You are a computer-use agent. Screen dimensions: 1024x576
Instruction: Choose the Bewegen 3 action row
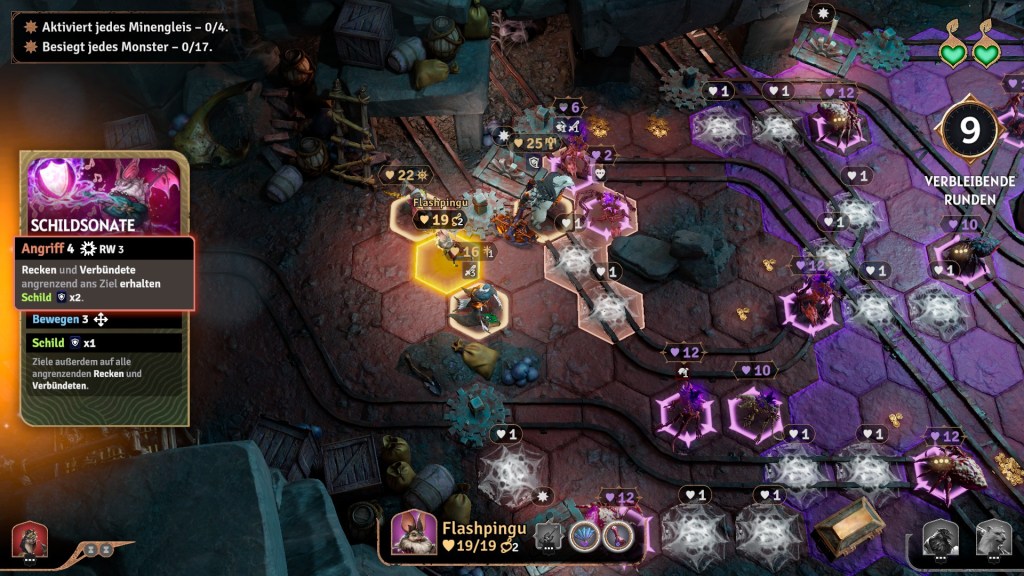click(x=104, y=320)
